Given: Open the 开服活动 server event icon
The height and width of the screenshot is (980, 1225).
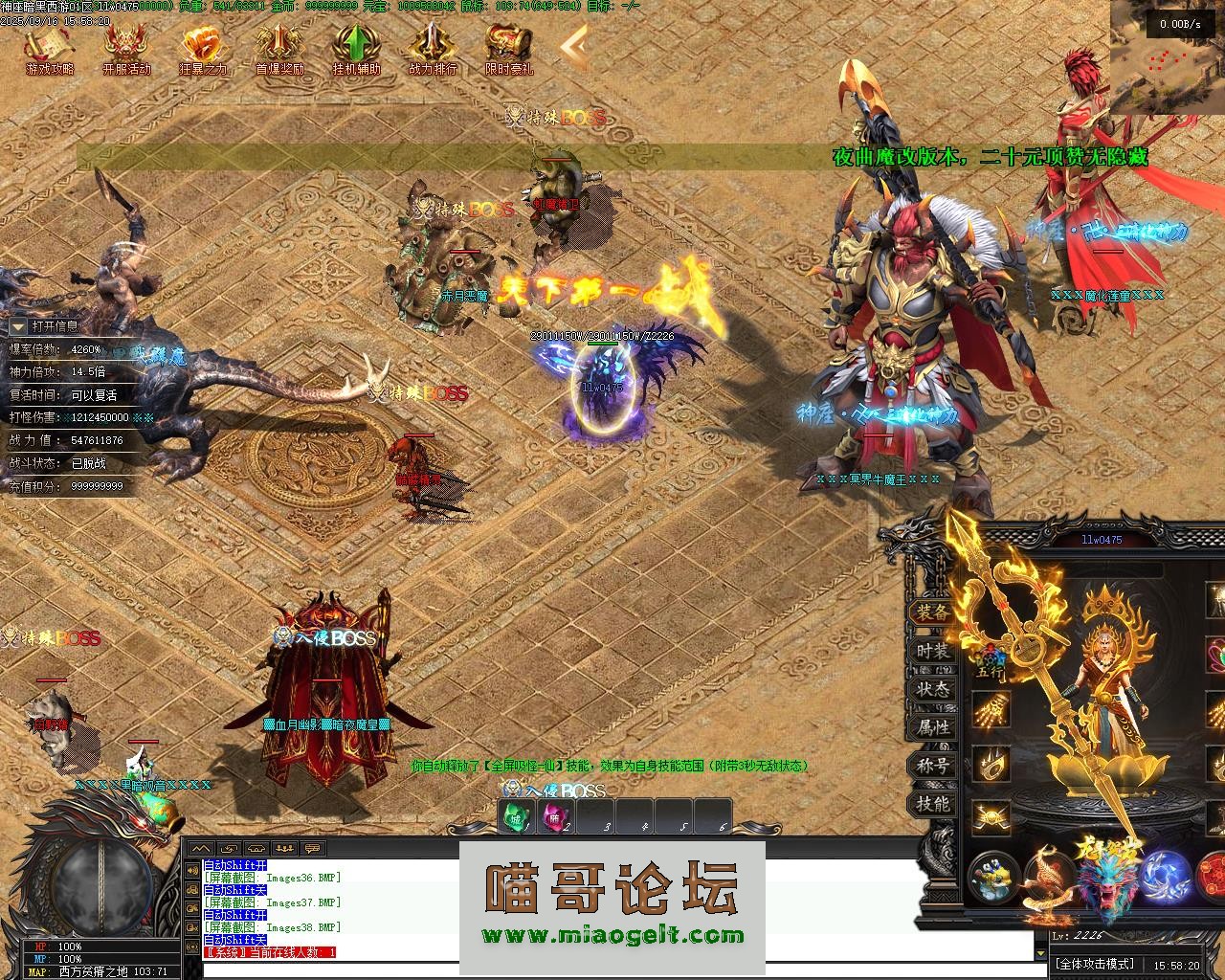Looking at the screenshot, I should [x=126, y=48].
